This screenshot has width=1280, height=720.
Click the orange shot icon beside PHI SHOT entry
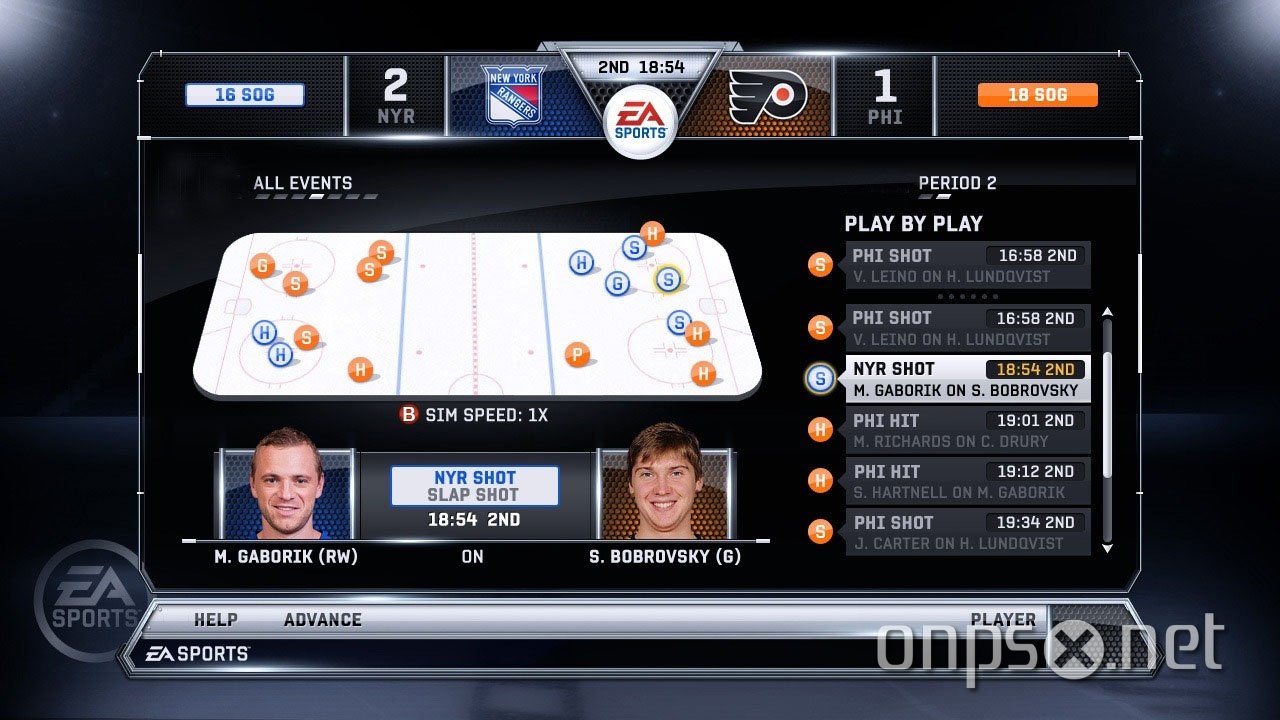[820, 264]
